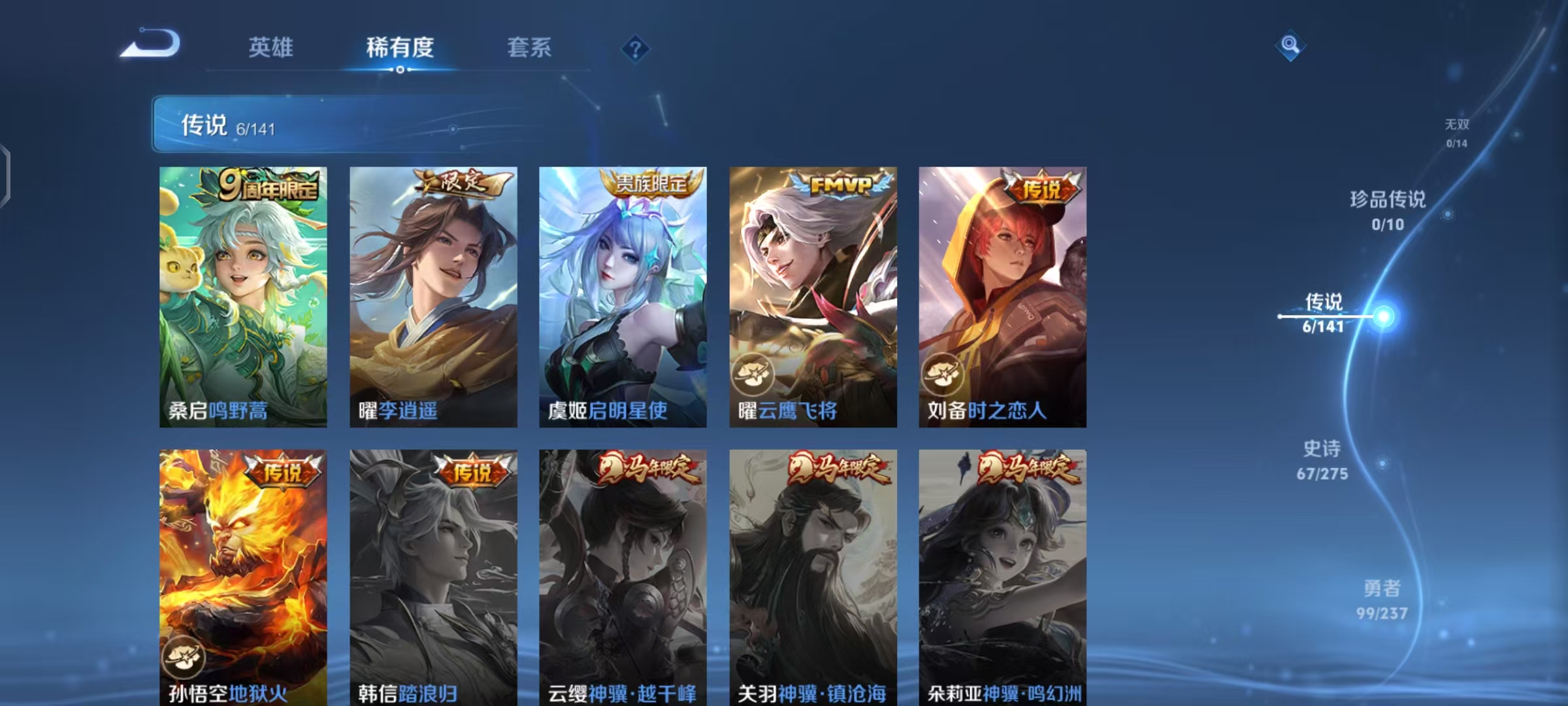Open the 套系 tab
1568x706 pixels.
pyautogui.click(x=528, y=48)
